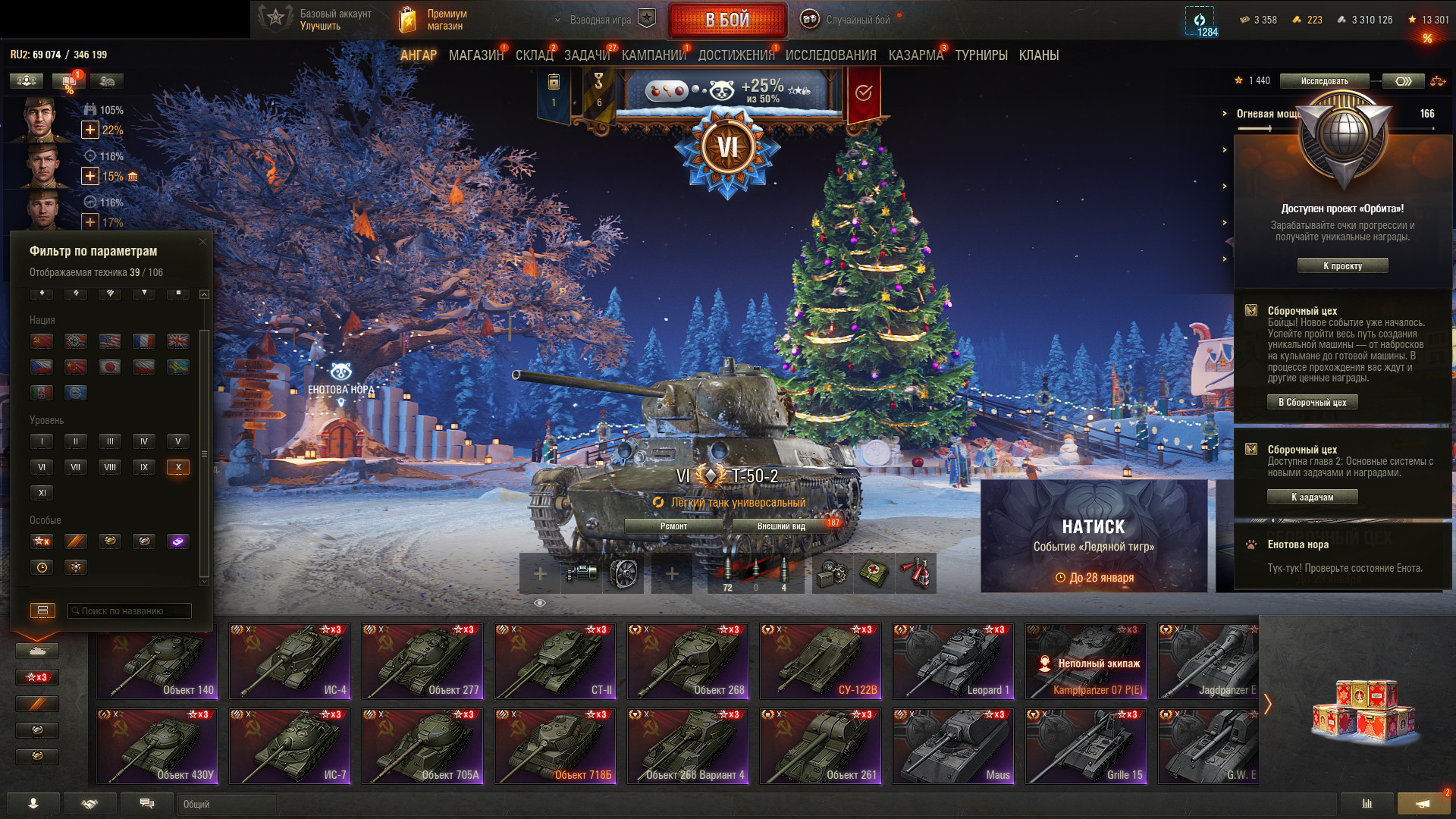Toggle the tier X level filter
This screenshot has width=1456, height=819.
click(x=177, y=467)
